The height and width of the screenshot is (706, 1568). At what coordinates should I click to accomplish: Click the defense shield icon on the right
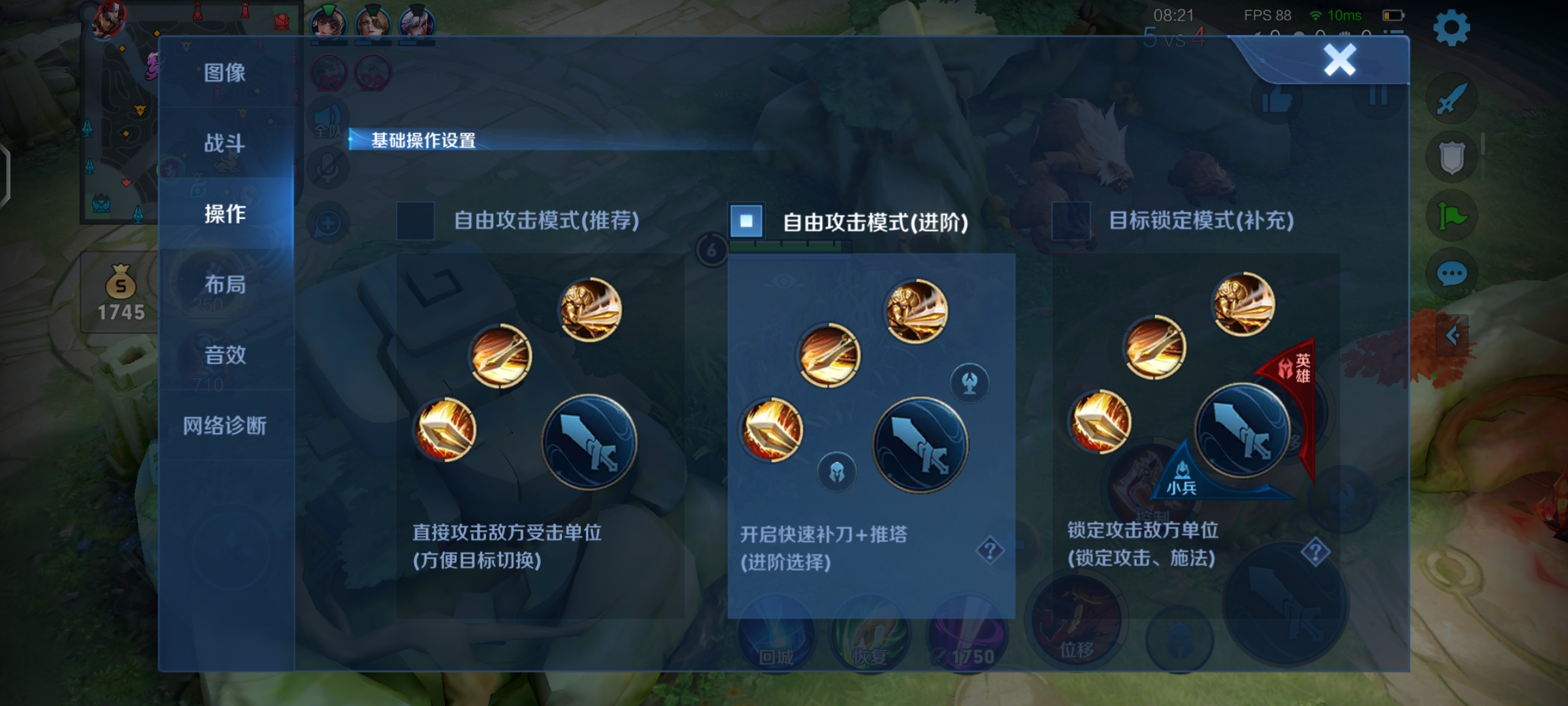pos(1452,154)
